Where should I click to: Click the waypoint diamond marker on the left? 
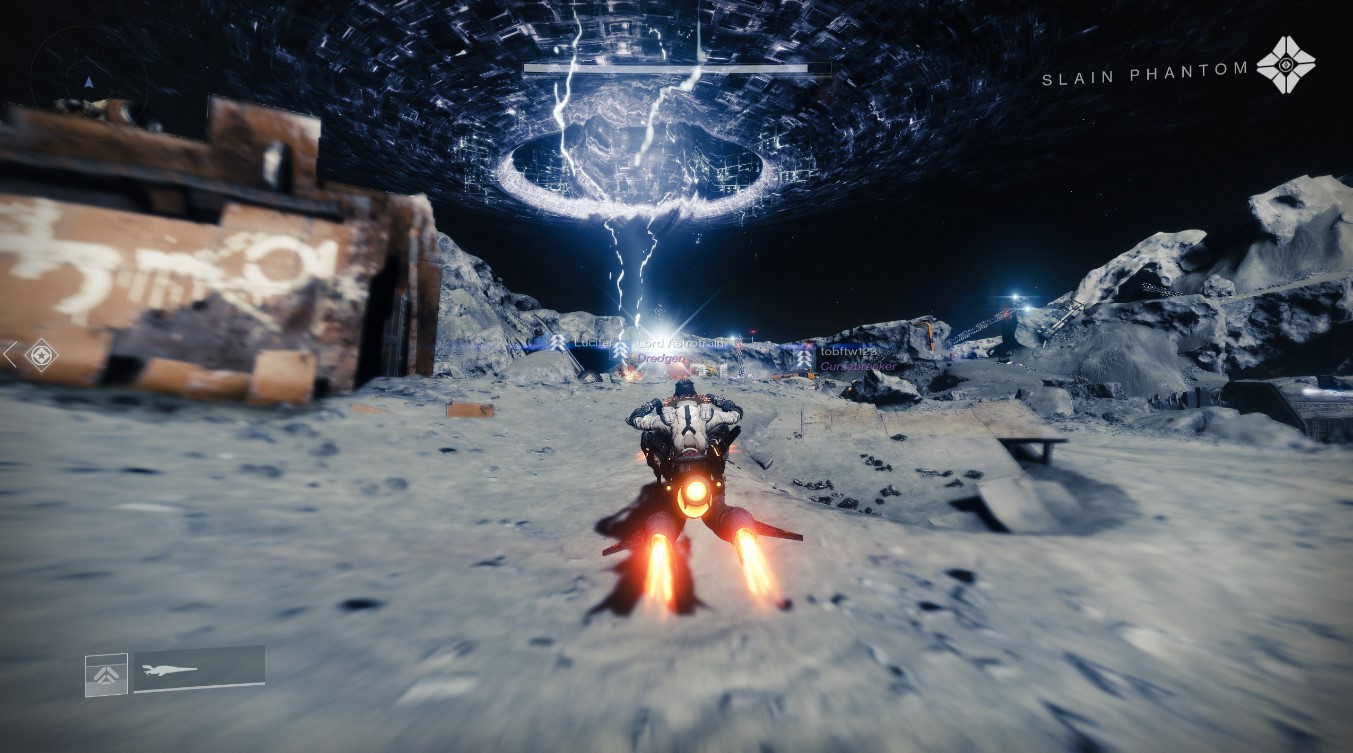click(x=41, y=356)
